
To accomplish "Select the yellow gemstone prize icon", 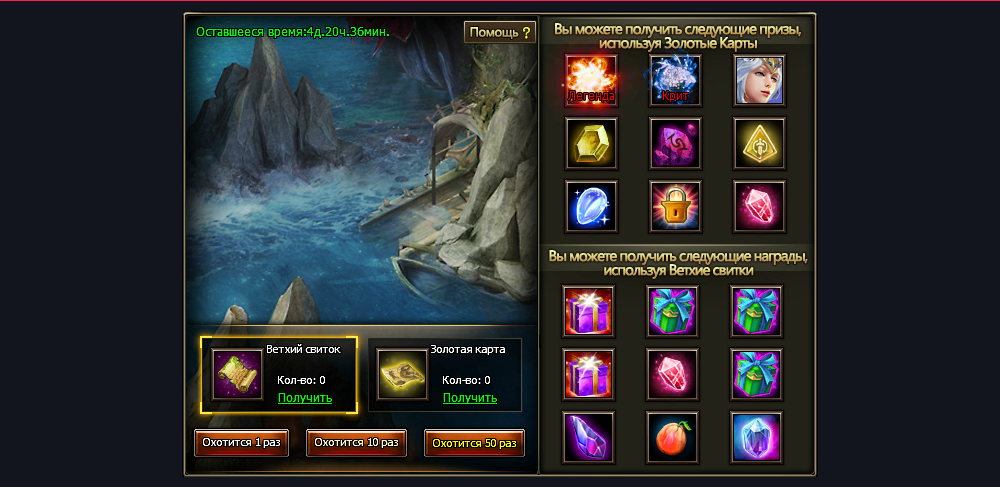I will [x=591, y=143].
